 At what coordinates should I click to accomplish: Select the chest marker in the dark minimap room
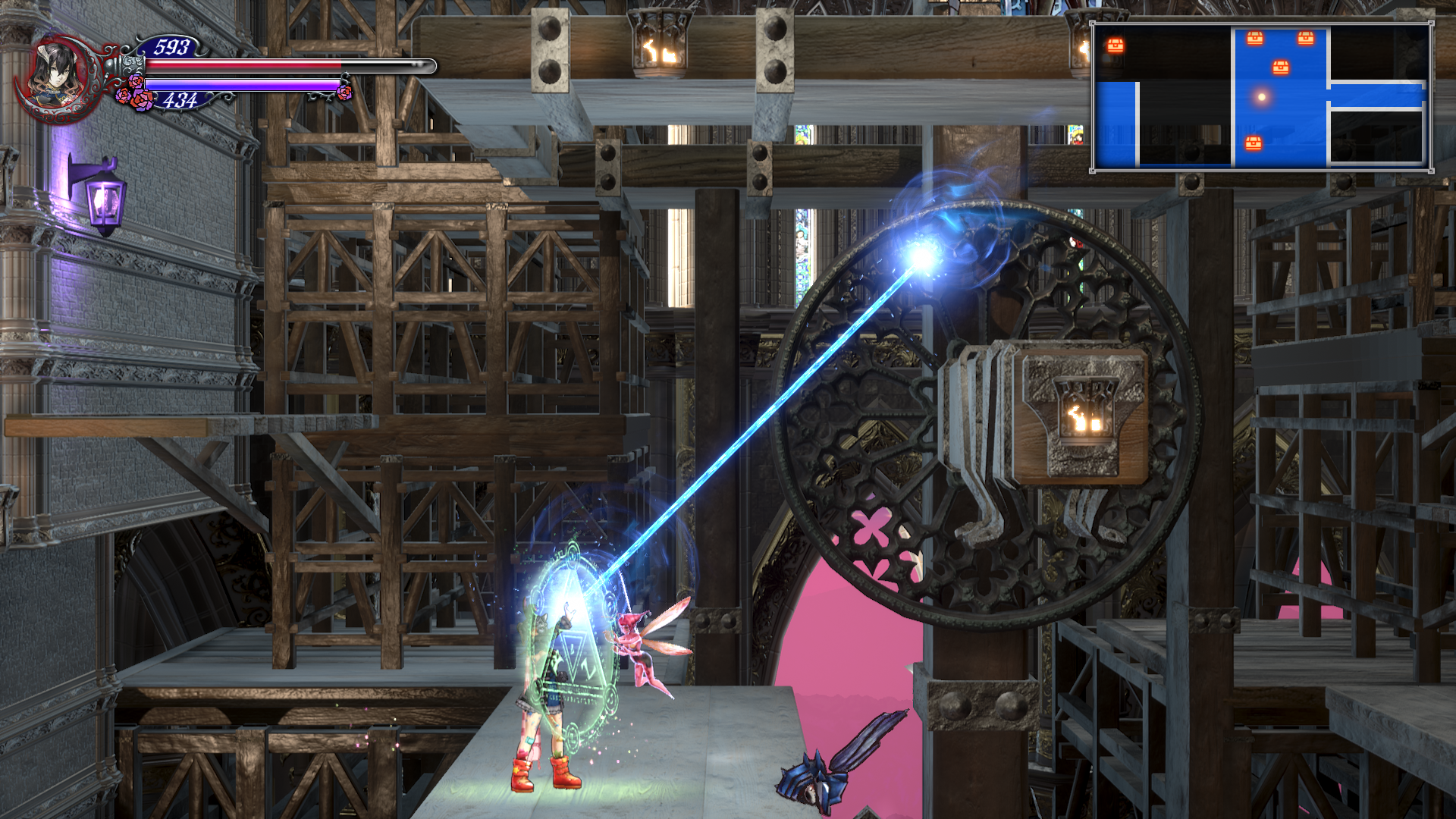pyautogui.click(x=1115, y=45)
